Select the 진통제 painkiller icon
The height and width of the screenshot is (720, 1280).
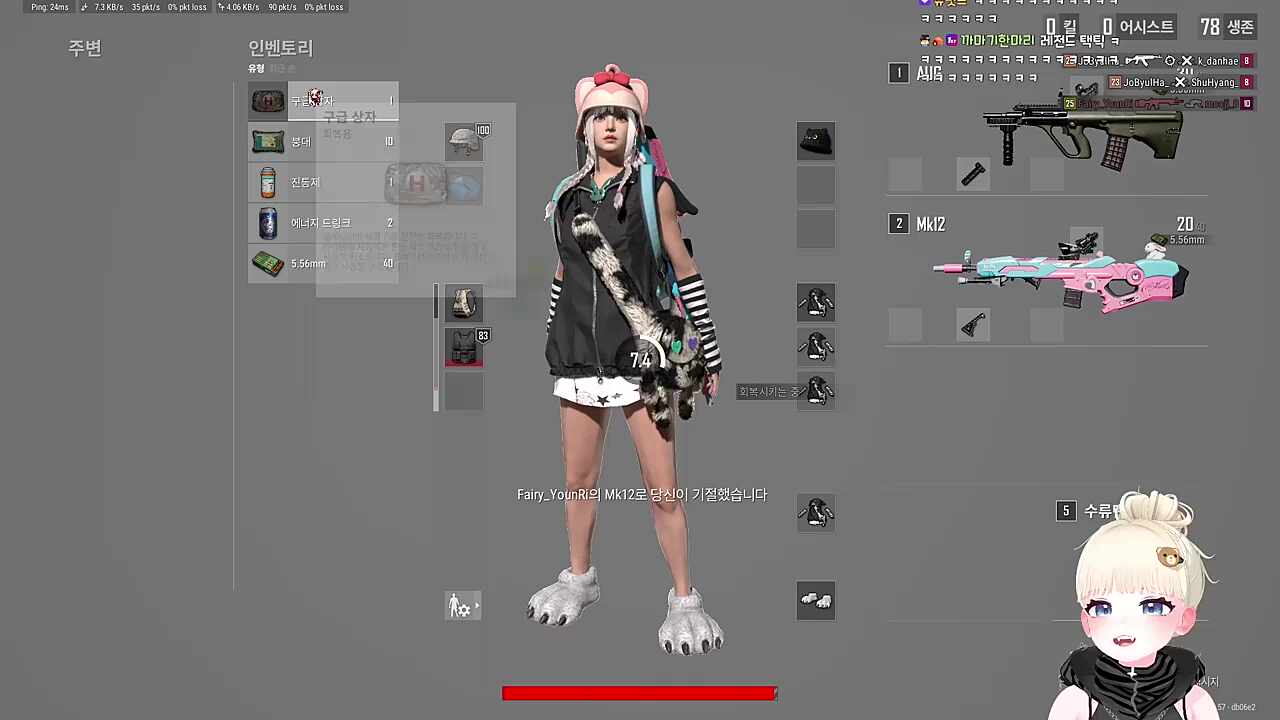tap(267, 182)
